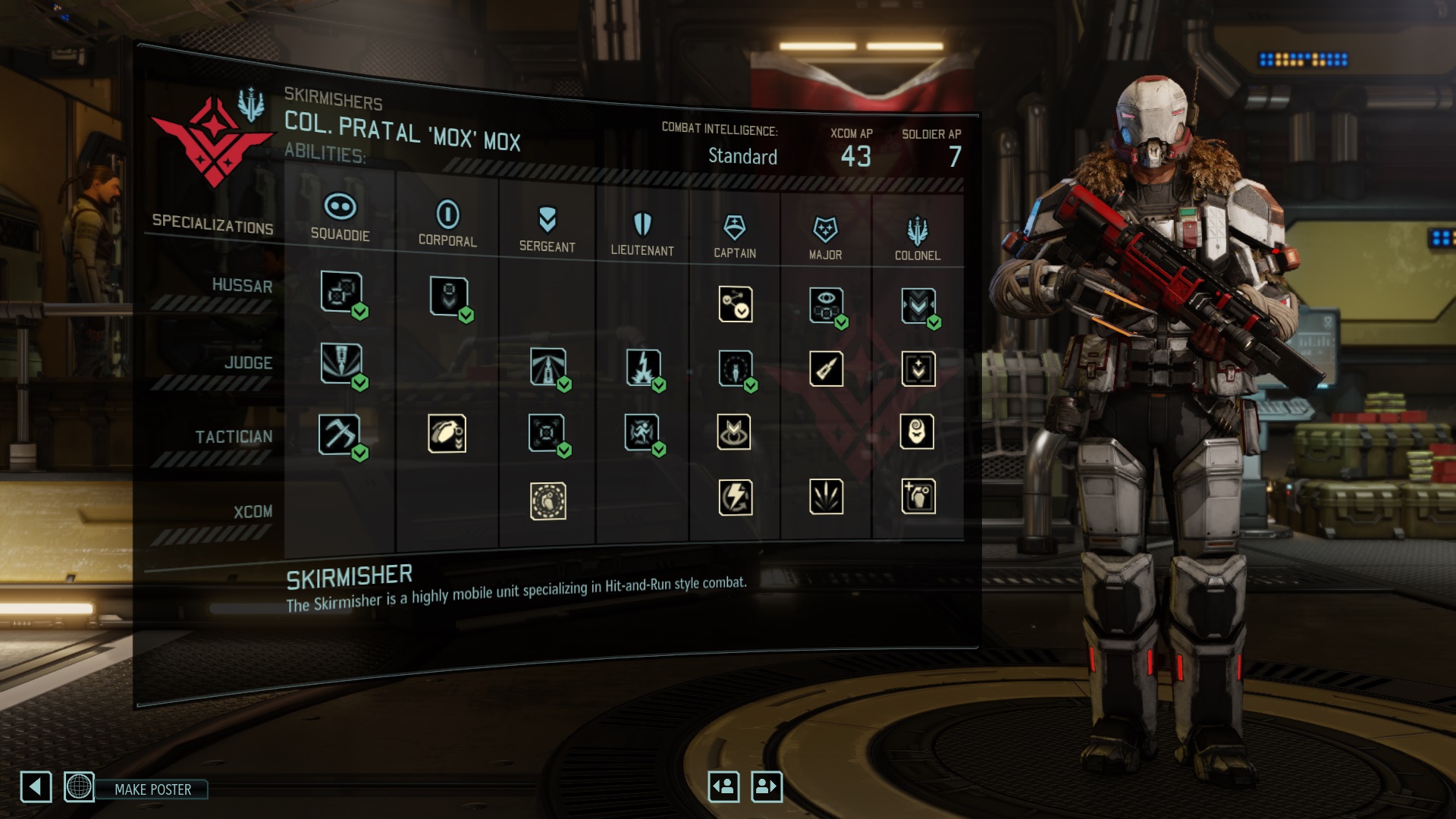Select the double-chevron Hussar ability at Colonel
1456x819 pixels.
(918, 306)
